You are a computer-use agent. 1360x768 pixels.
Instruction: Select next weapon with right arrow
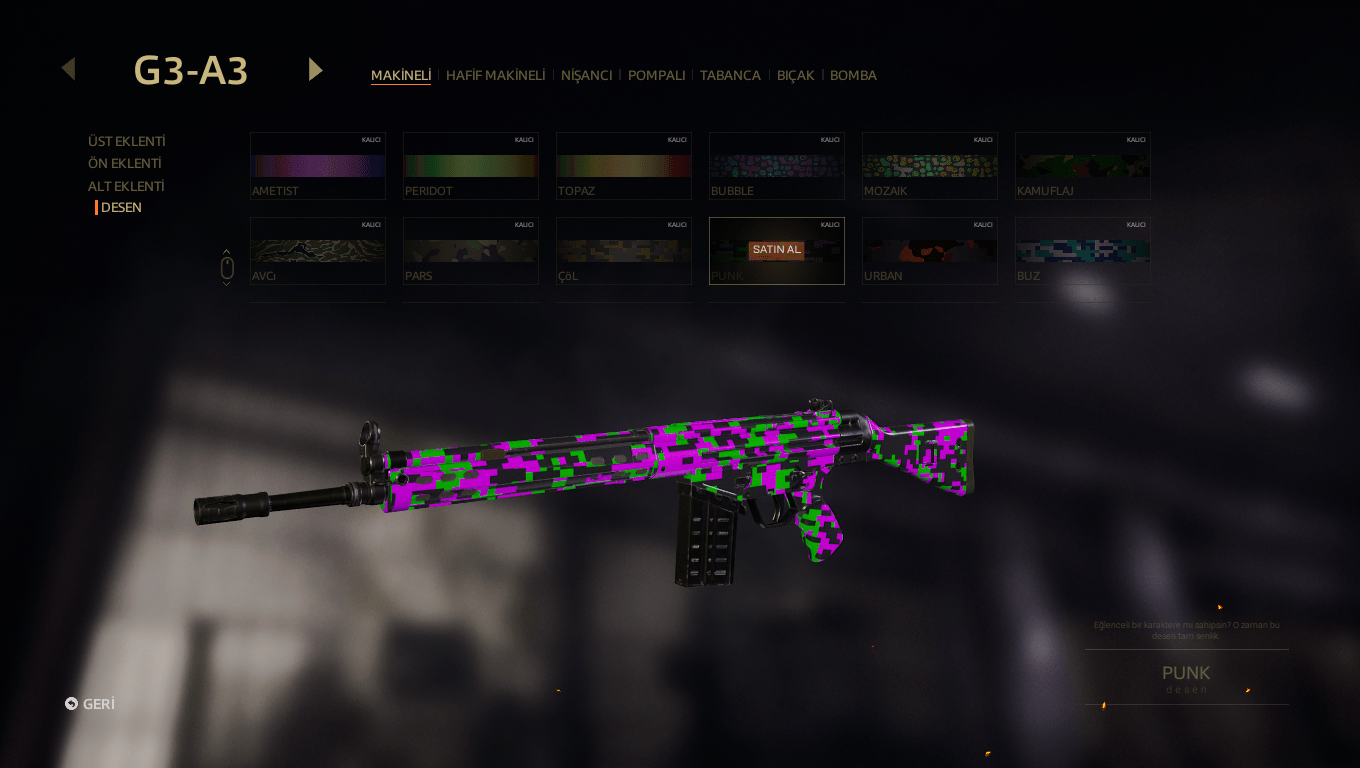pos(316,69)
